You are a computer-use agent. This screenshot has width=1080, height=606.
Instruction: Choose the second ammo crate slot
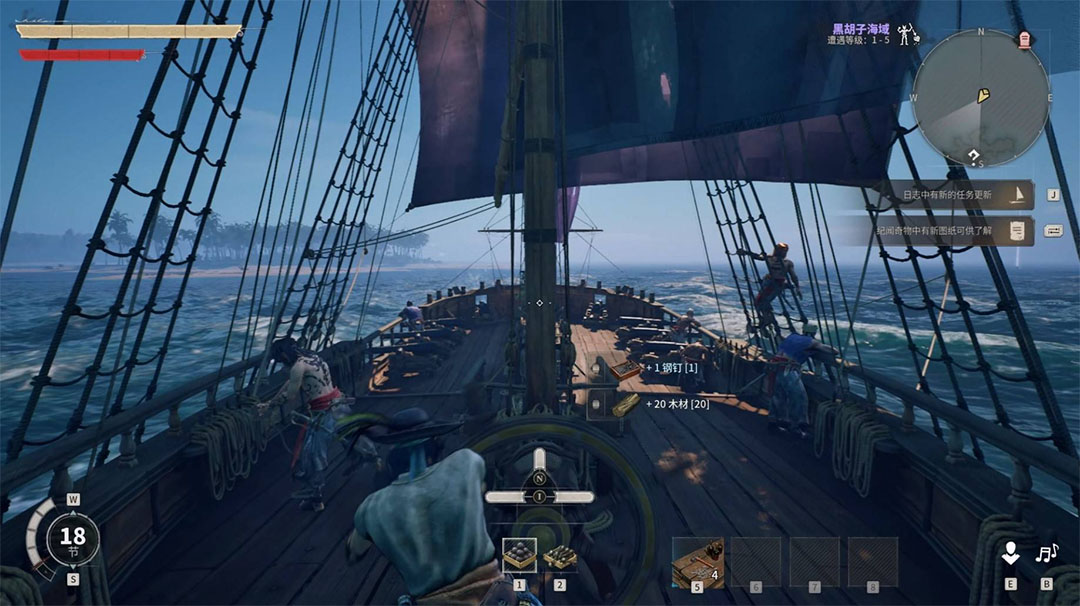tap(559, 556)
